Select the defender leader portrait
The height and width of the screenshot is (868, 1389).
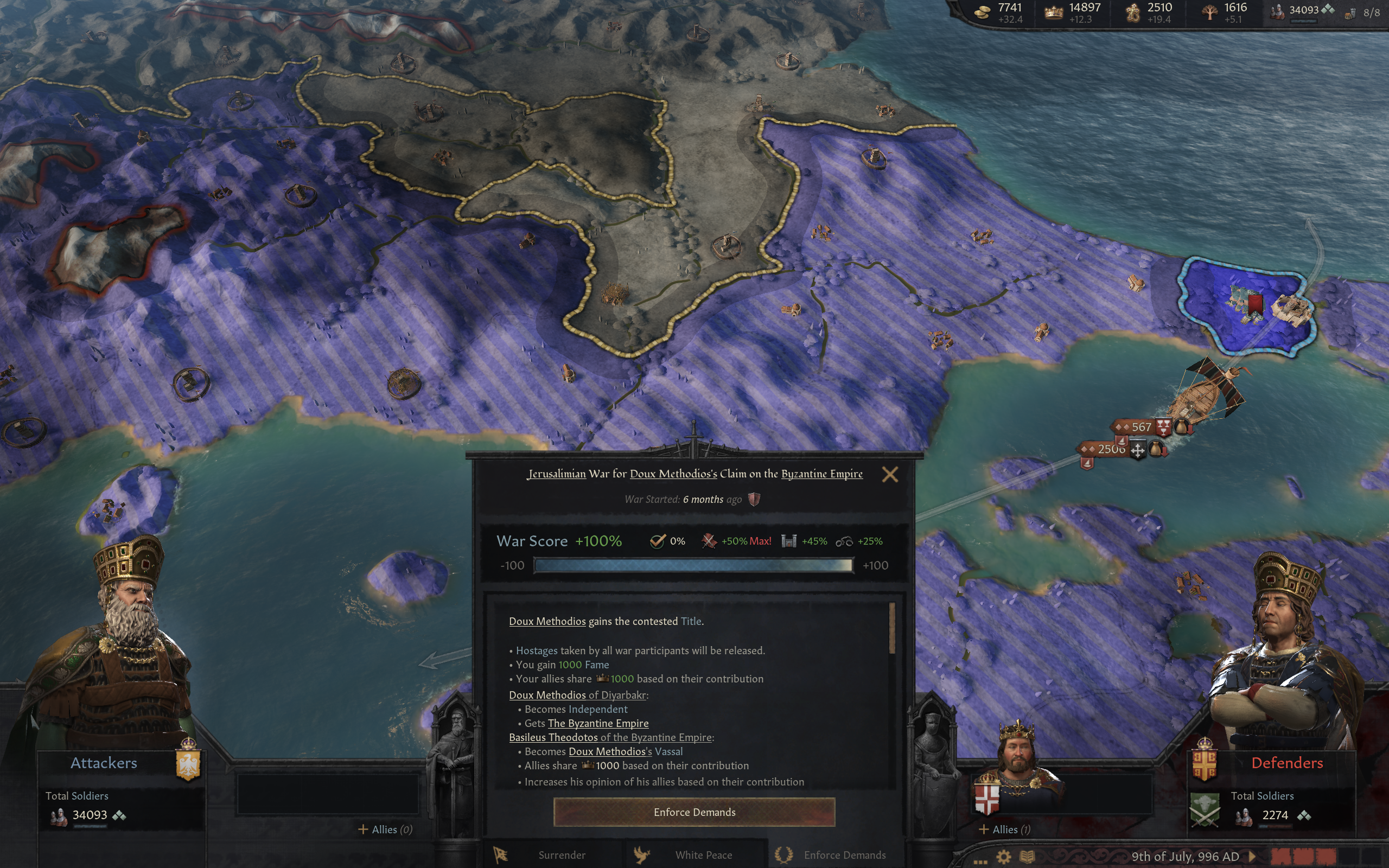click(x=1286, y=649)
